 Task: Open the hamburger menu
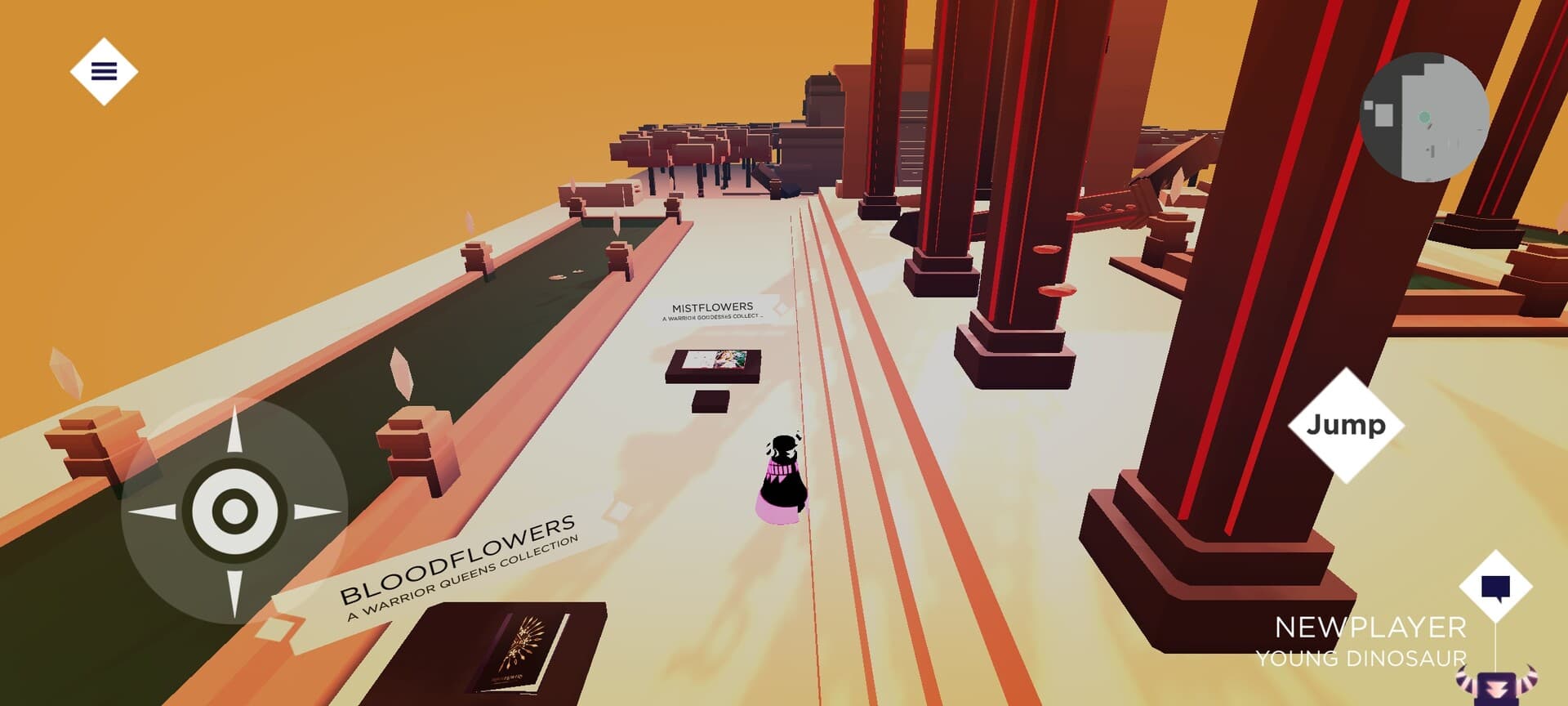pyautogui.click(x=104, y=72)
